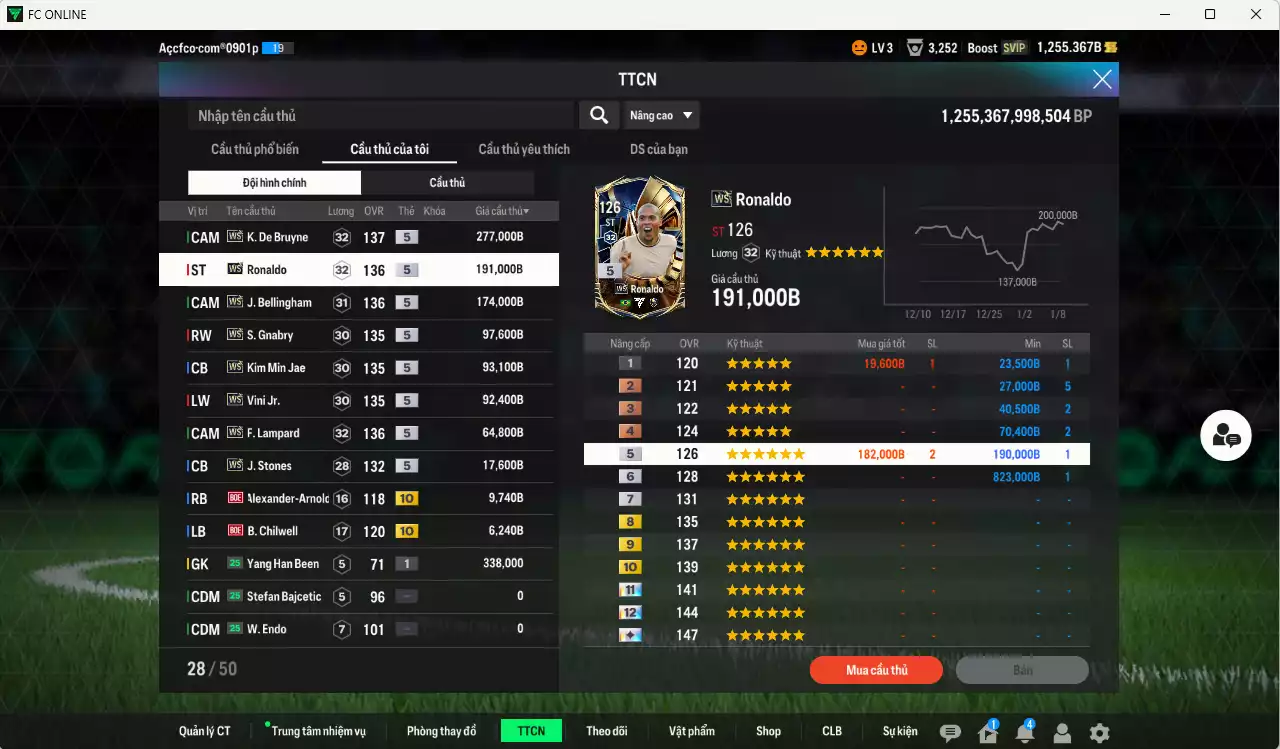The width and height of the screenshot is (1280, 749).
Task: Open the bell notification icon with badge 4
Action: pos(1024,732)
